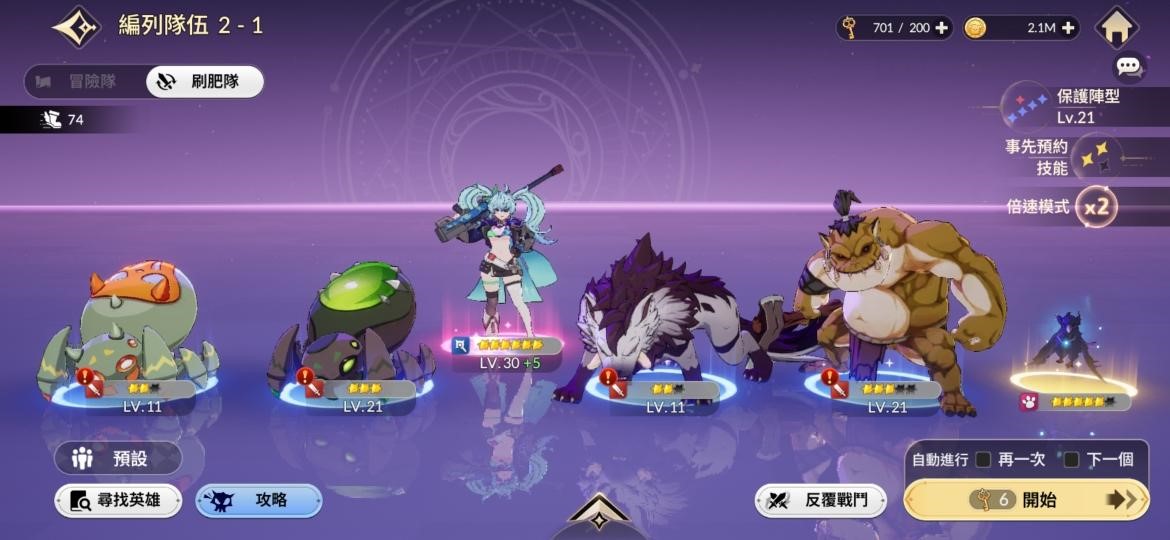1170x540 pixels.
Task: Tick the 下一個 auto-next checkbox
Action: (1072, 459)
